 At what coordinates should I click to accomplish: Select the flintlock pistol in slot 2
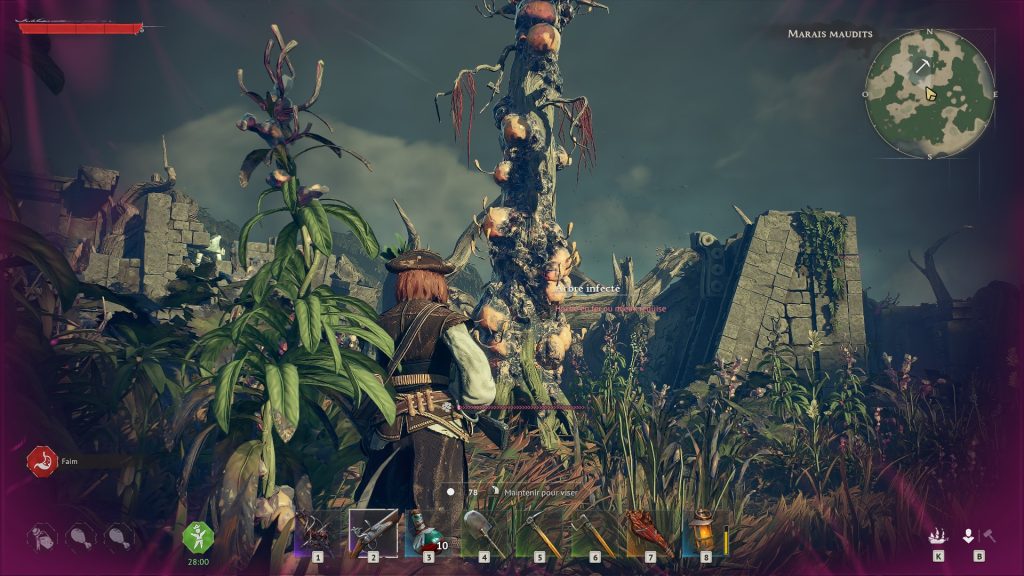pos(373,532)
